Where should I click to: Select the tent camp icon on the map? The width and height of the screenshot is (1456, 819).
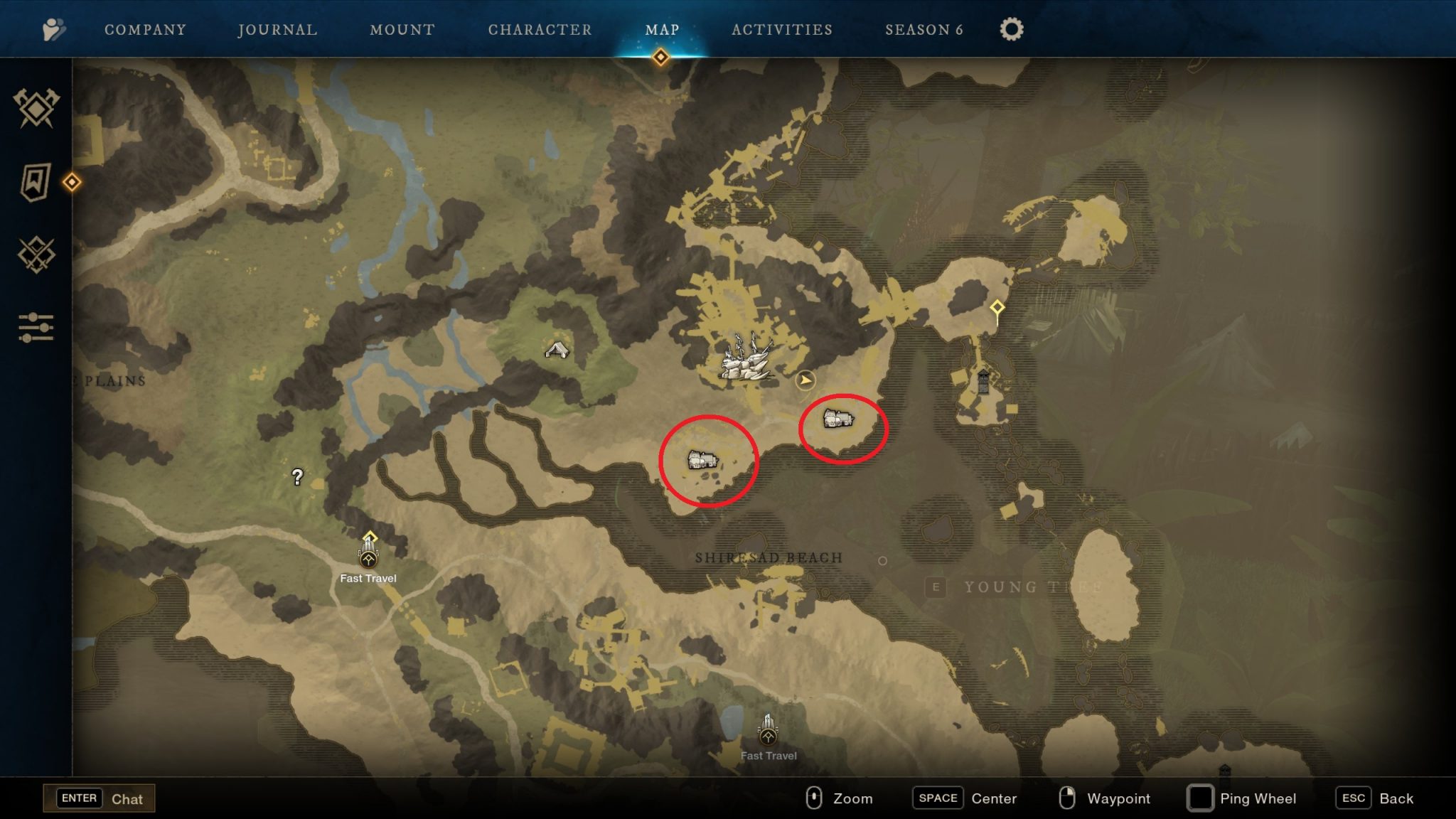(x=557, y=348)
